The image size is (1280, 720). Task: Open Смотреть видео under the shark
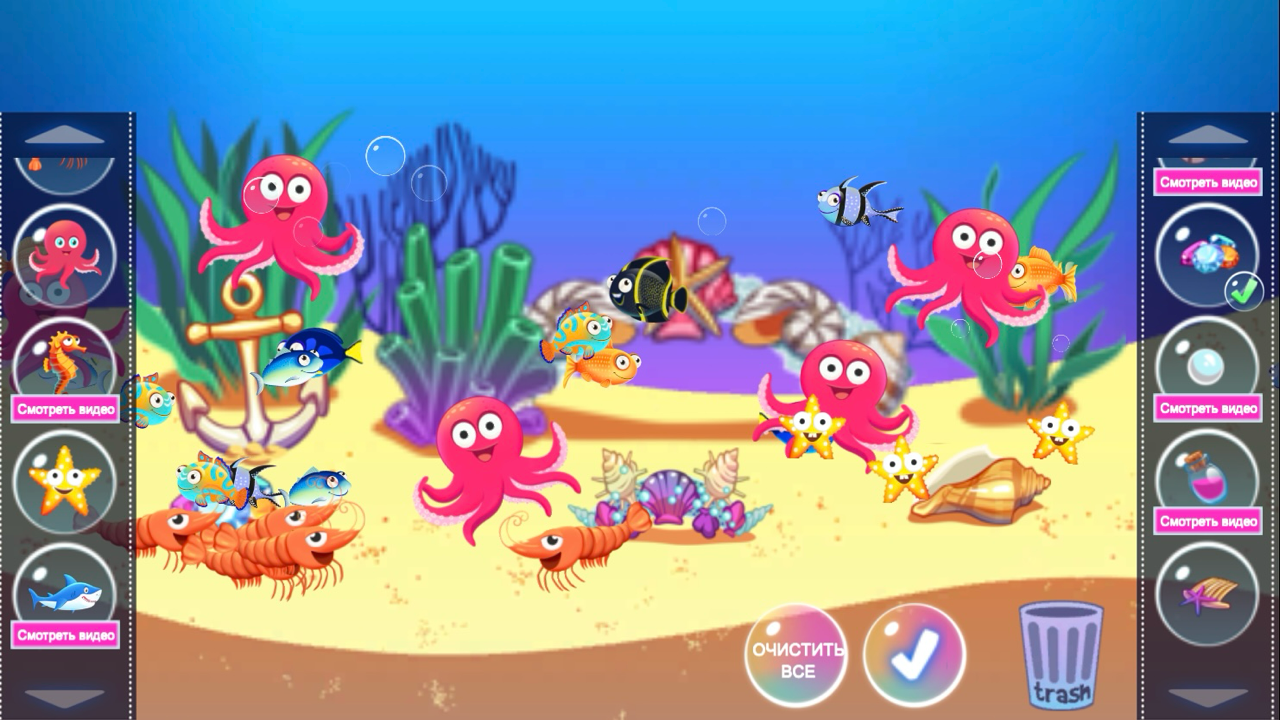[63, 634]
